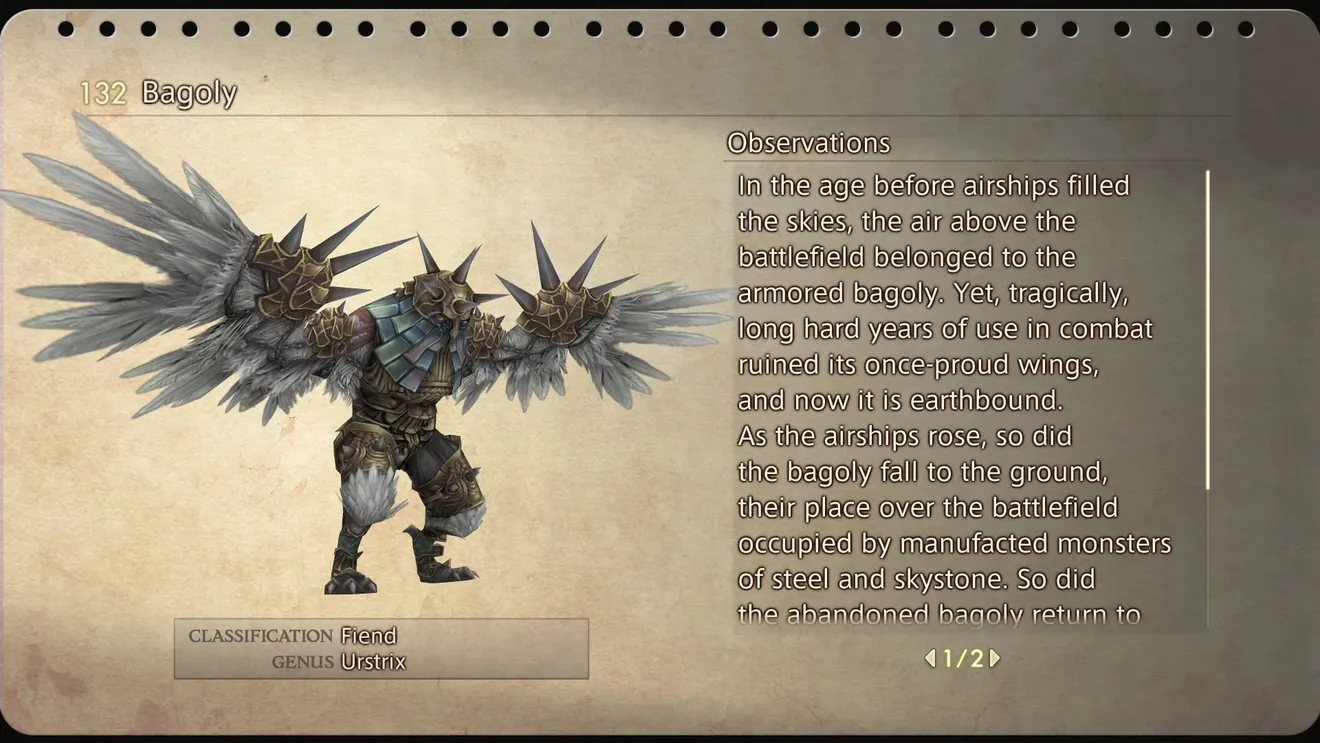Go to previous observations page arrow
Image resolution: width=1320 pixels, height=743 pixels.
point(930,659)
